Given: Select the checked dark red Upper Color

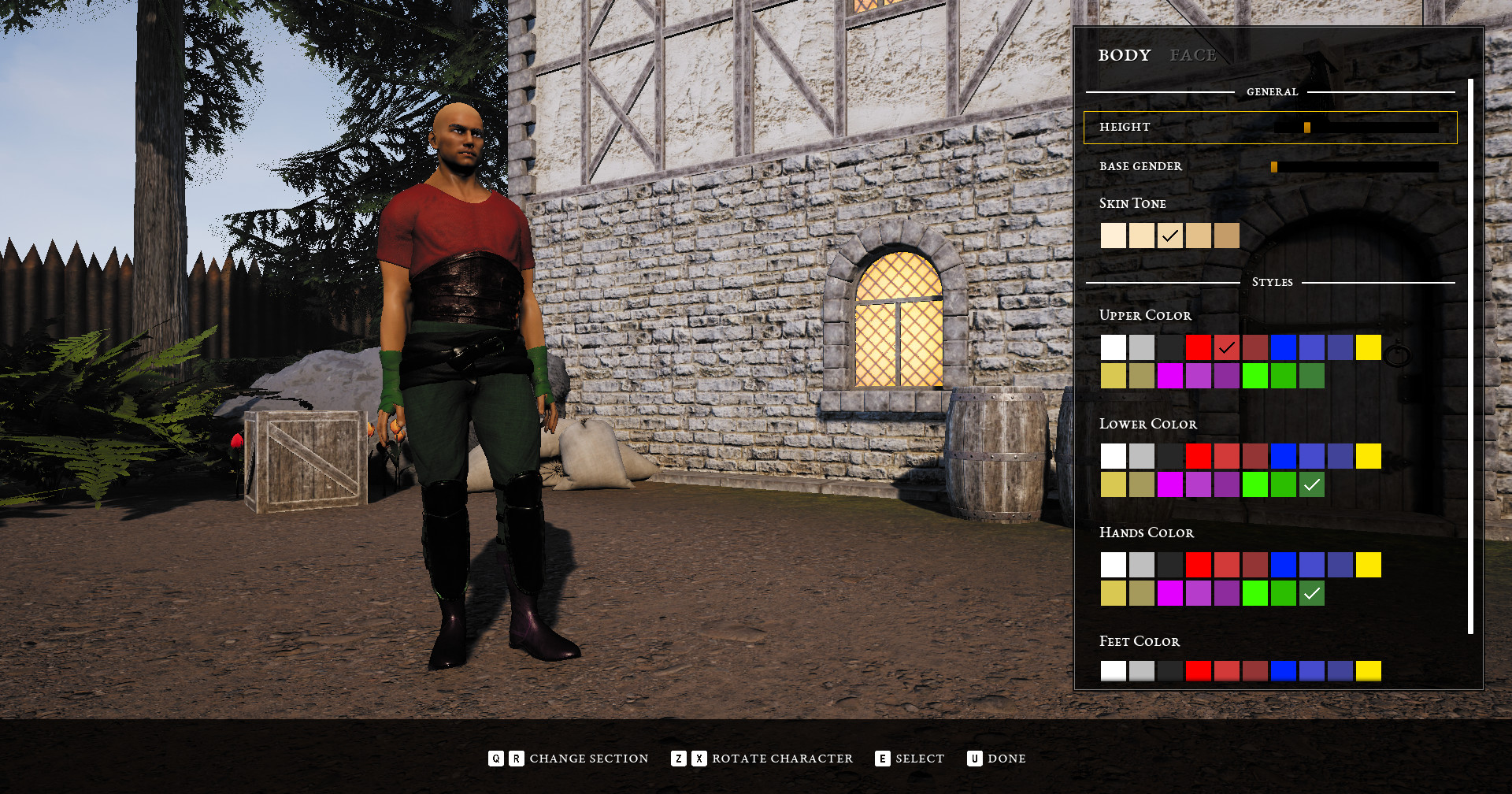Looking at the screenshot, I should (1226, 347).
